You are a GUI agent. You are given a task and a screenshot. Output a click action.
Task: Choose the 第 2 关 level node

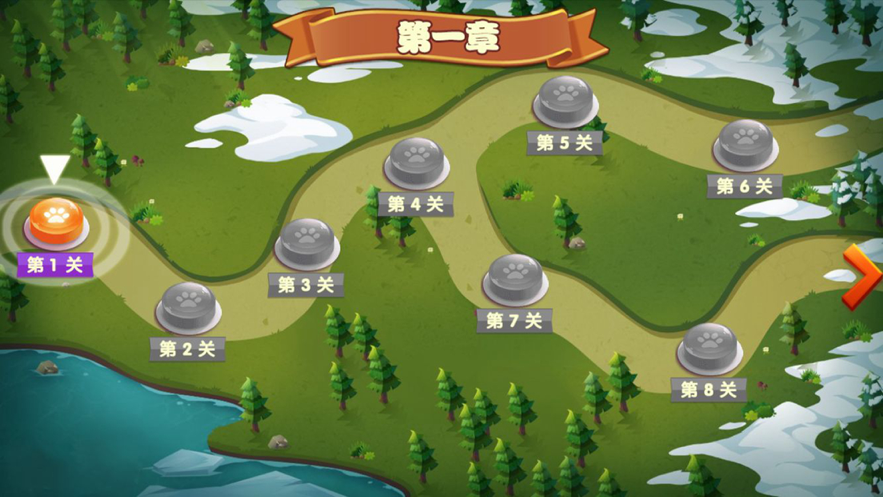[x=188, y=305]
